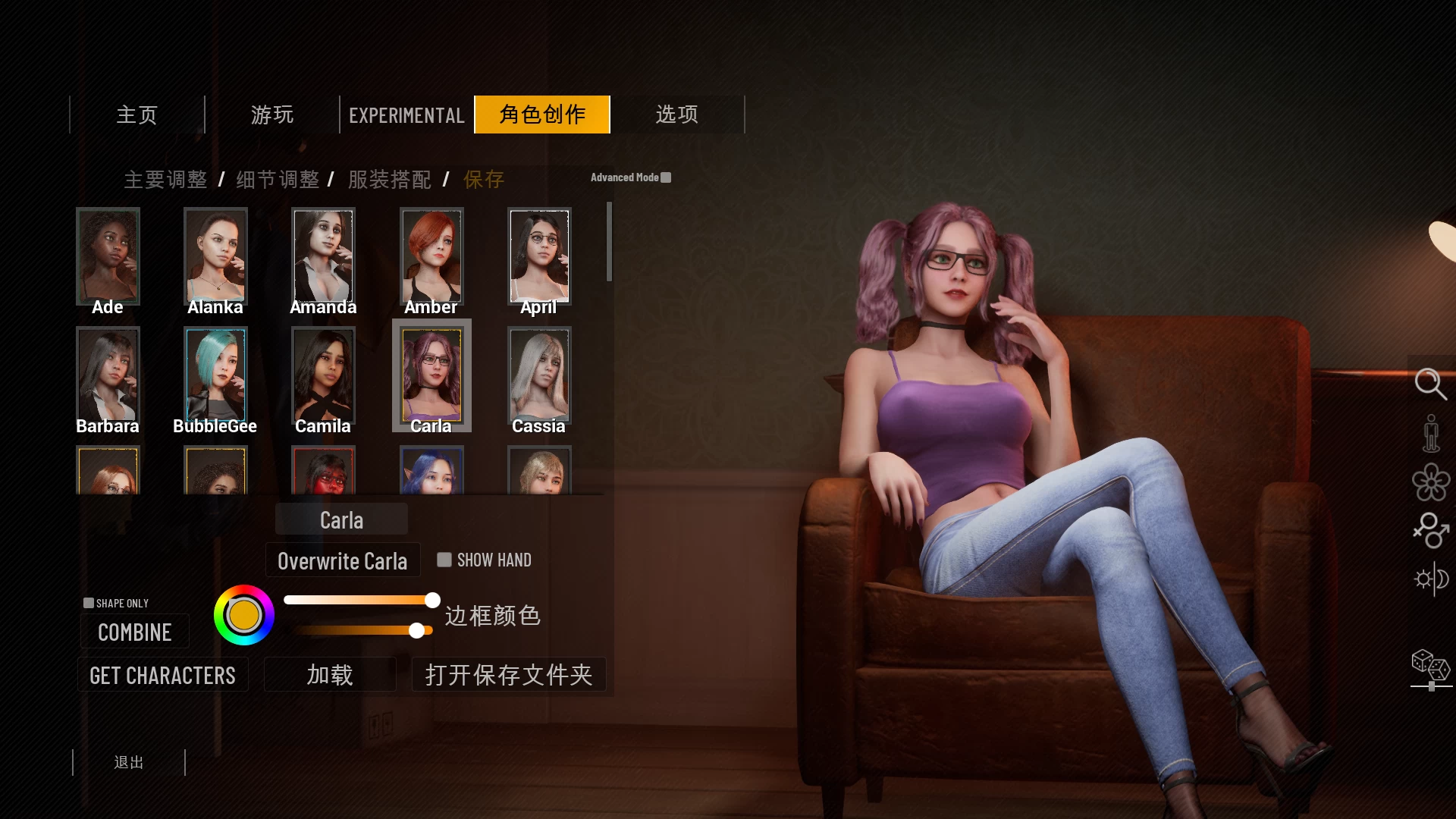1456x819 pixels.
Task: Click the gender symbols icon
Action: coord(1431,533)
